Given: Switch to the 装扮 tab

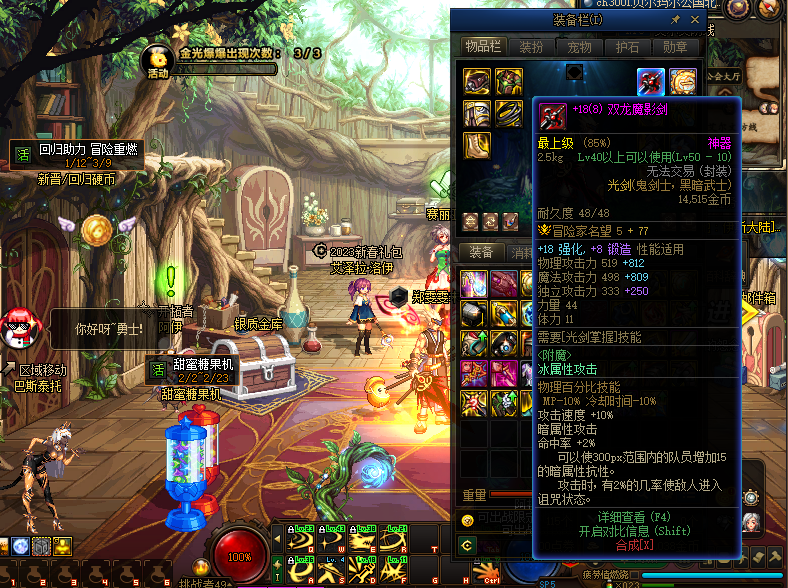Looking at the screenshot, I should coord(530,47).
